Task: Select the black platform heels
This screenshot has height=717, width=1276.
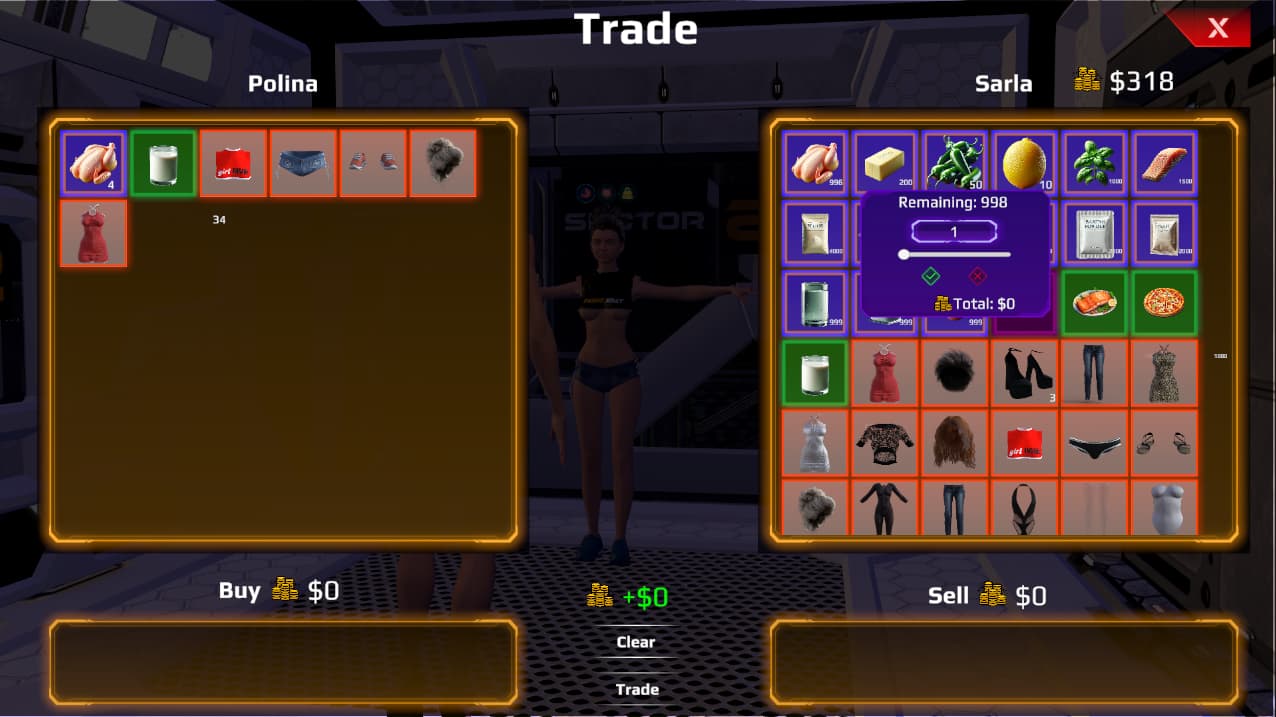Action: 1024,373
